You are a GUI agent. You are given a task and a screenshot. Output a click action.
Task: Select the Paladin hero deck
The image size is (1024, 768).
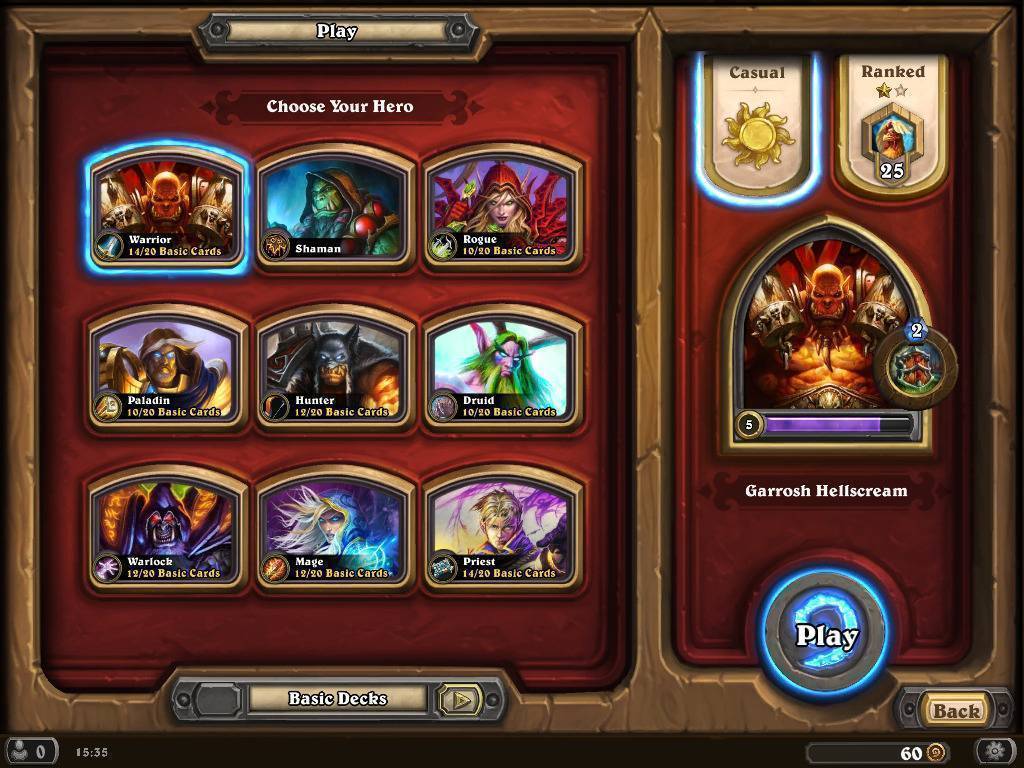click(167, 369)
